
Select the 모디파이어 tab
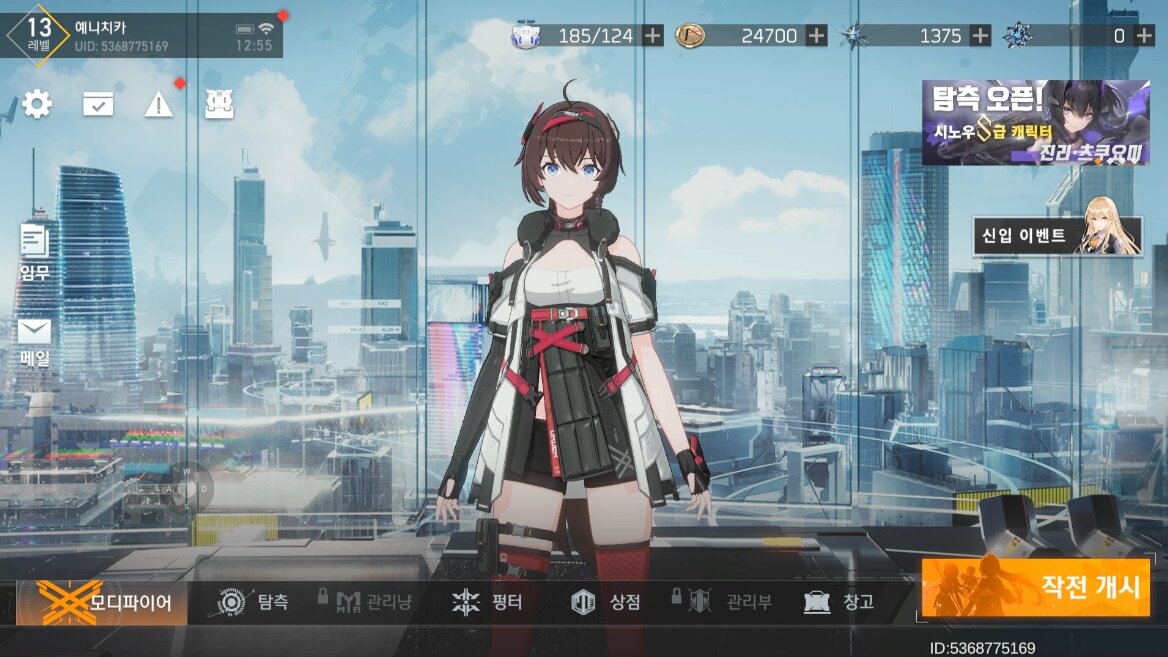[x=102, y=602]
